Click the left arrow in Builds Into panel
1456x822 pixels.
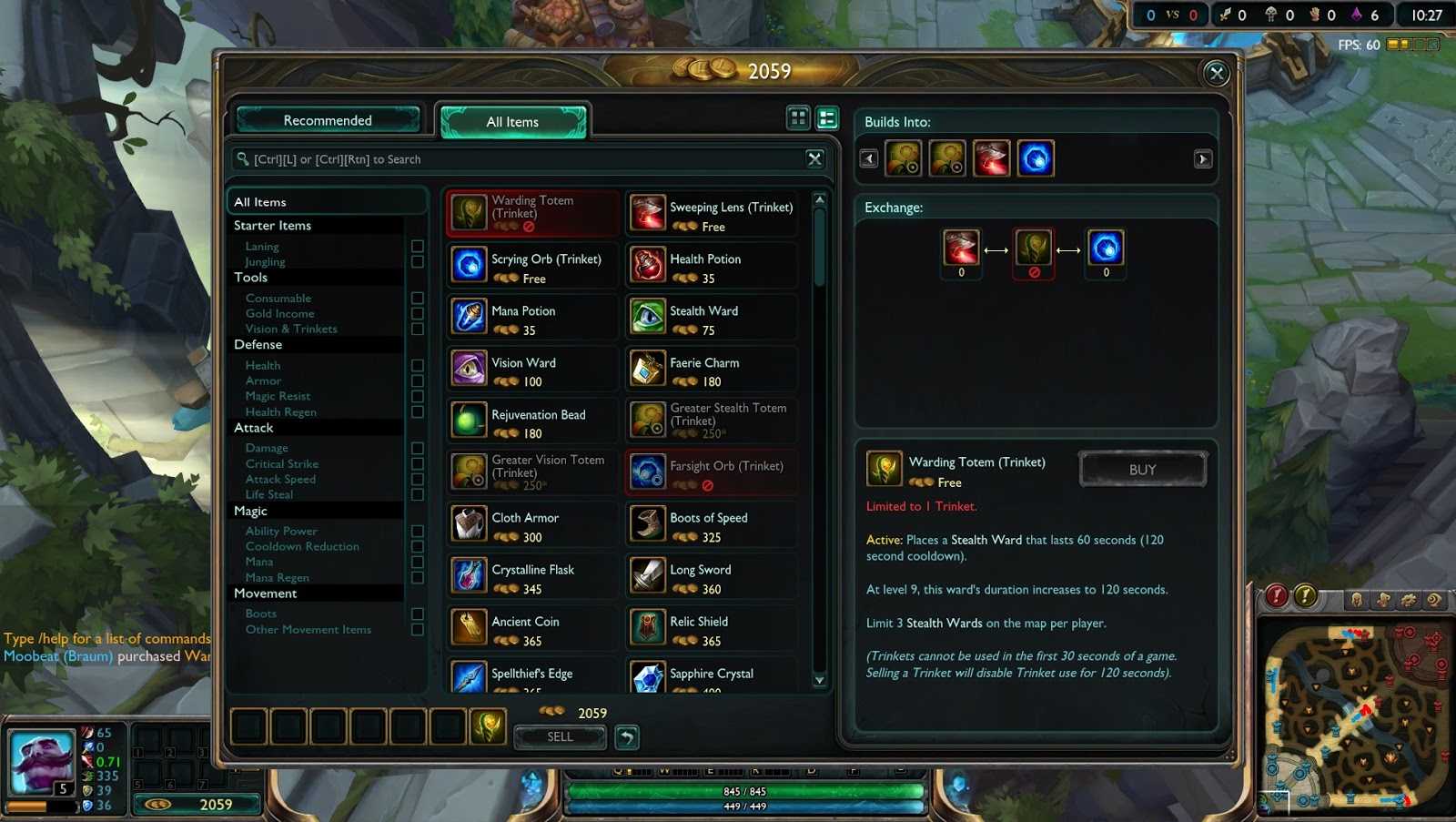point(869,157)
